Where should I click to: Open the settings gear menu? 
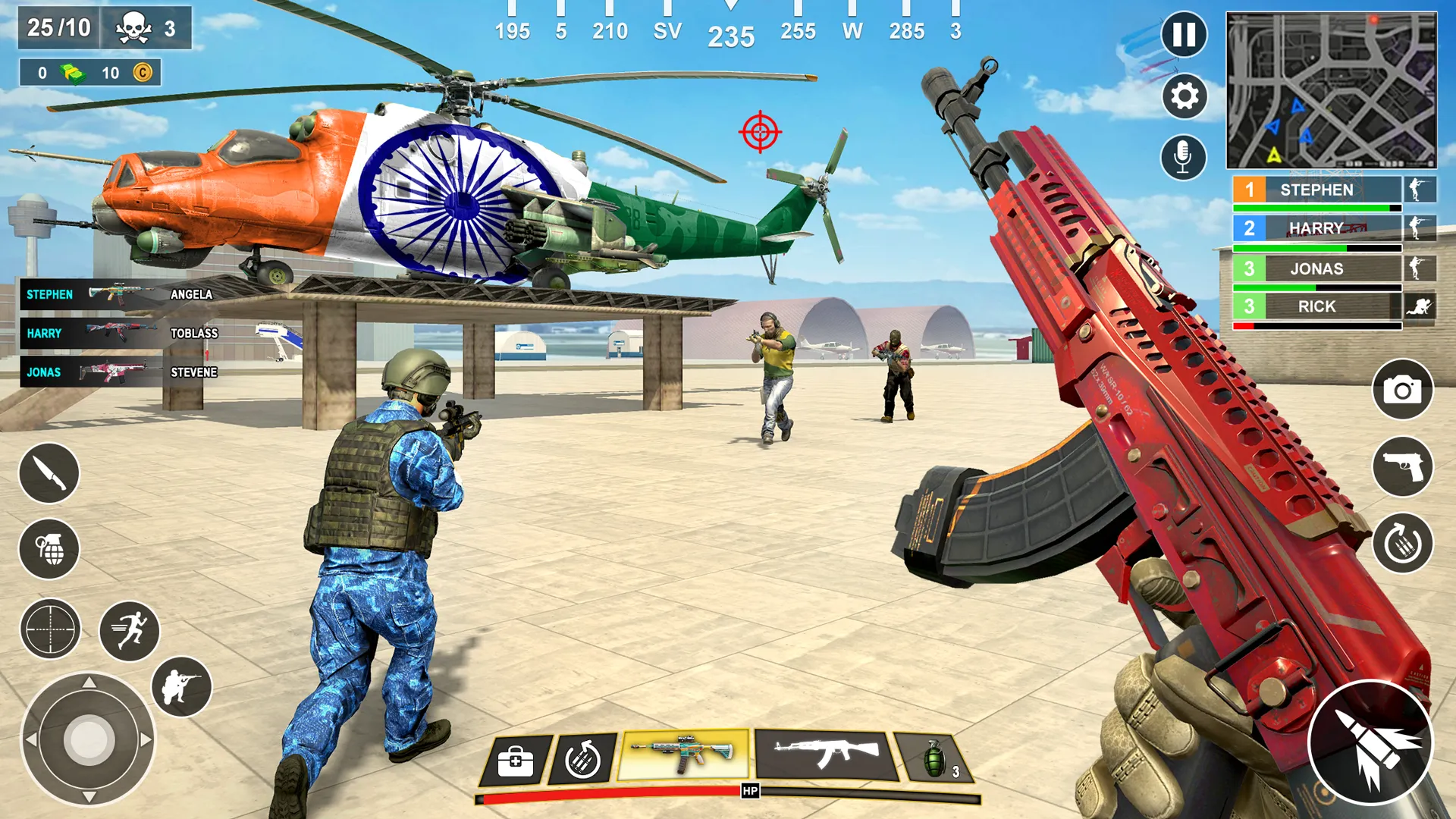click(x=1184, y=96)
